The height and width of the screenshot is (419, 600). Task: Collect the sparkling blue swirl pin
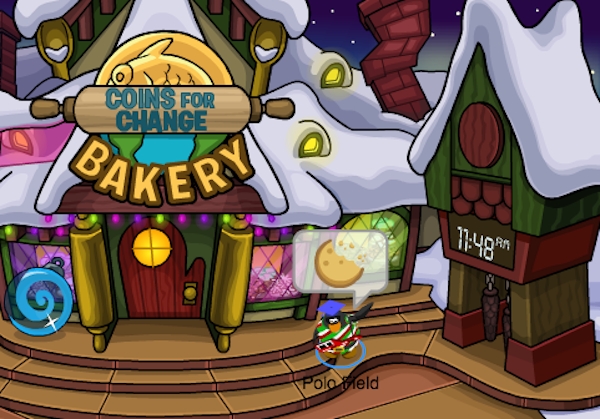click(x=39, y=300)
